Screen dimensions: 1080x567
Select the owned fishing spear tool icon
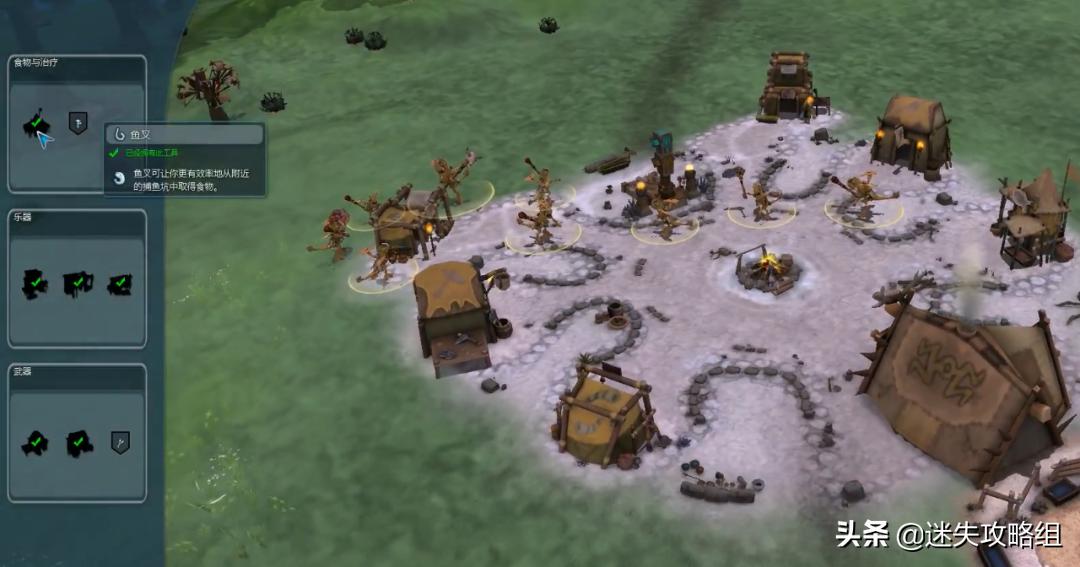pyautogui.click(x=35, y=124)
